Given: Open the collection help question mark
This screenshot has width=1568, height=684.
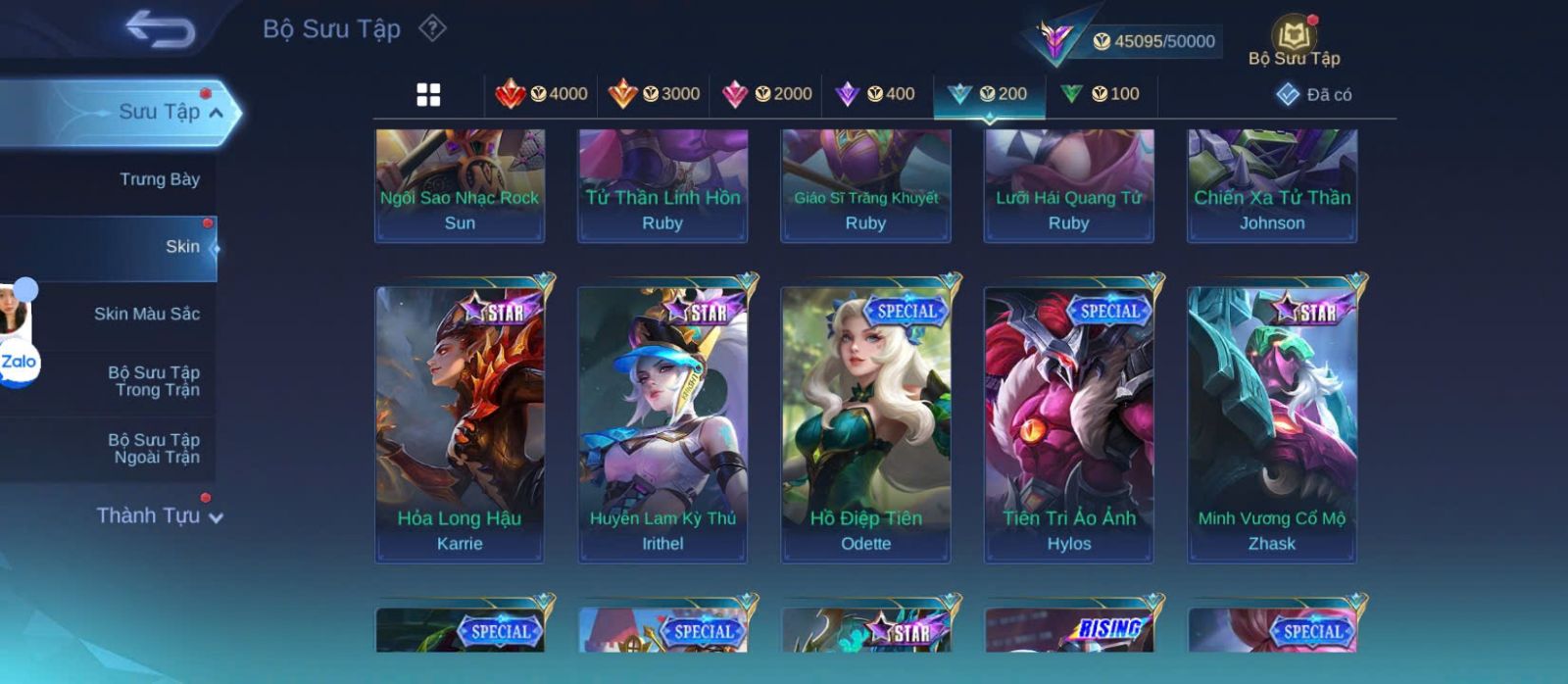Looking at the screenshot, I should click(432, 28).
